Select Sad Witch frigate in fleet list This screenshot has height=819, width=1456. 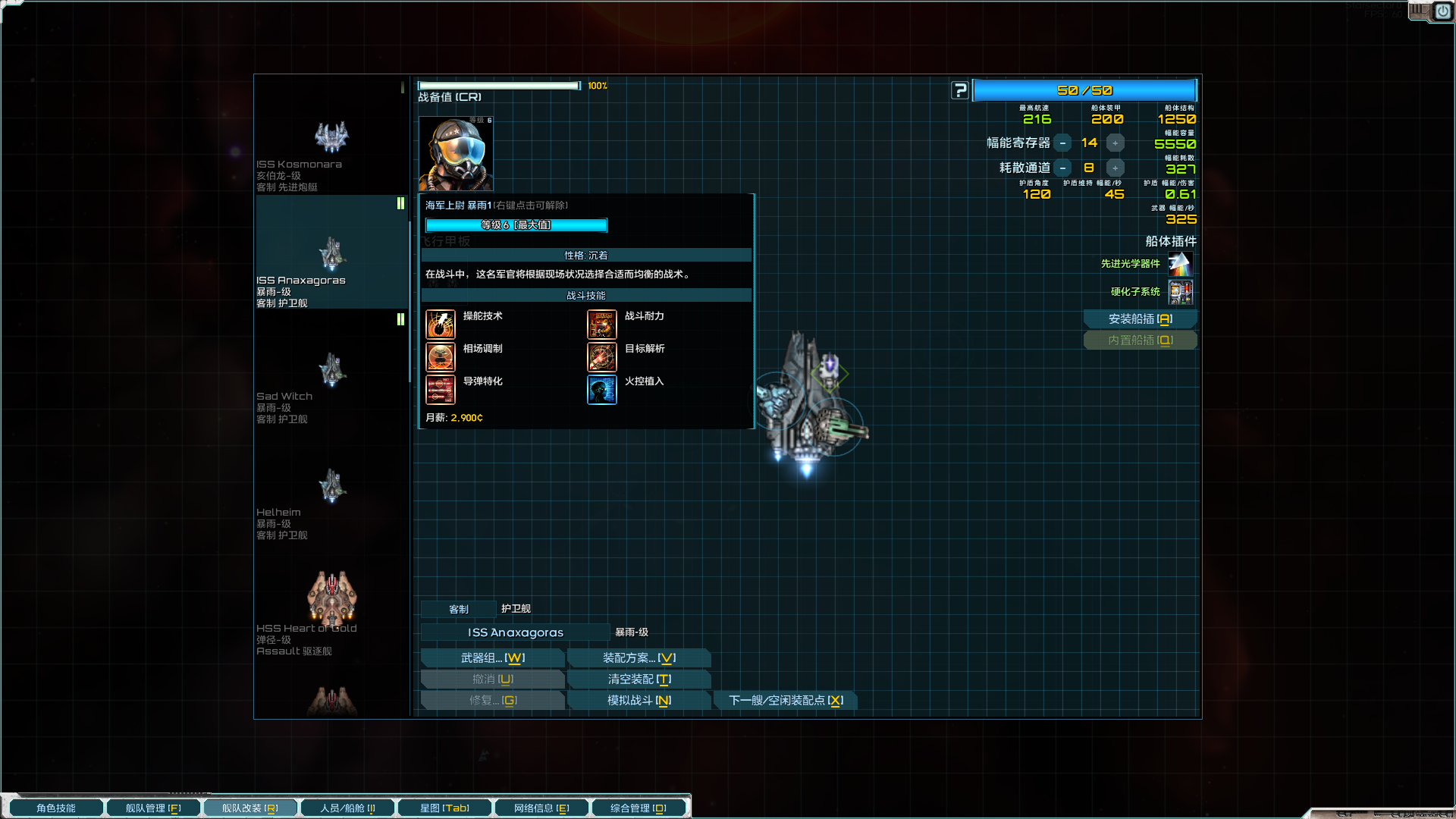(331, 383)
